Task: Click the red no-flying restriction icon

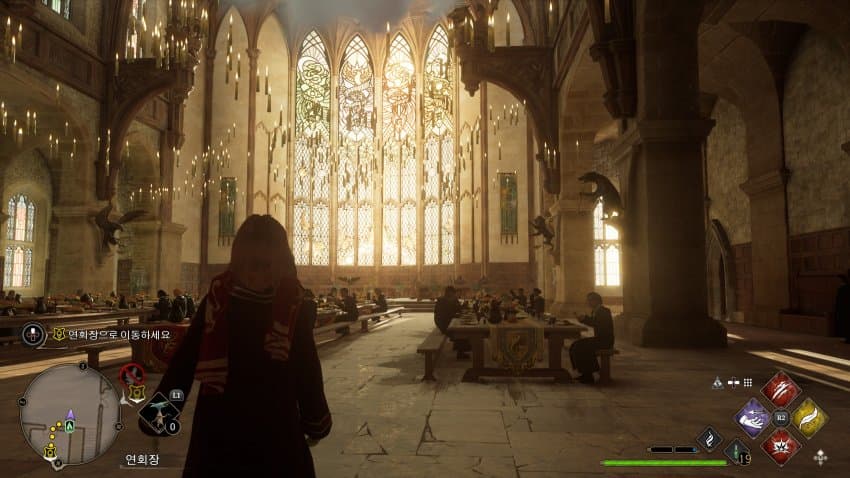Action: tap(131, 374)
